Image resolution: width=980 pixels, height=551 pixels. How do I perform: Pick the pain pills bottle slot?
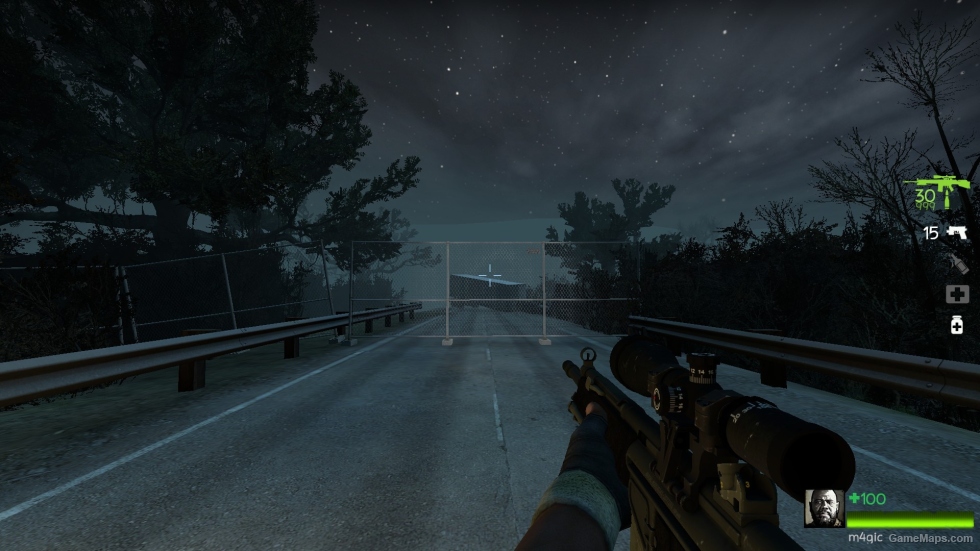click(957, 325)
